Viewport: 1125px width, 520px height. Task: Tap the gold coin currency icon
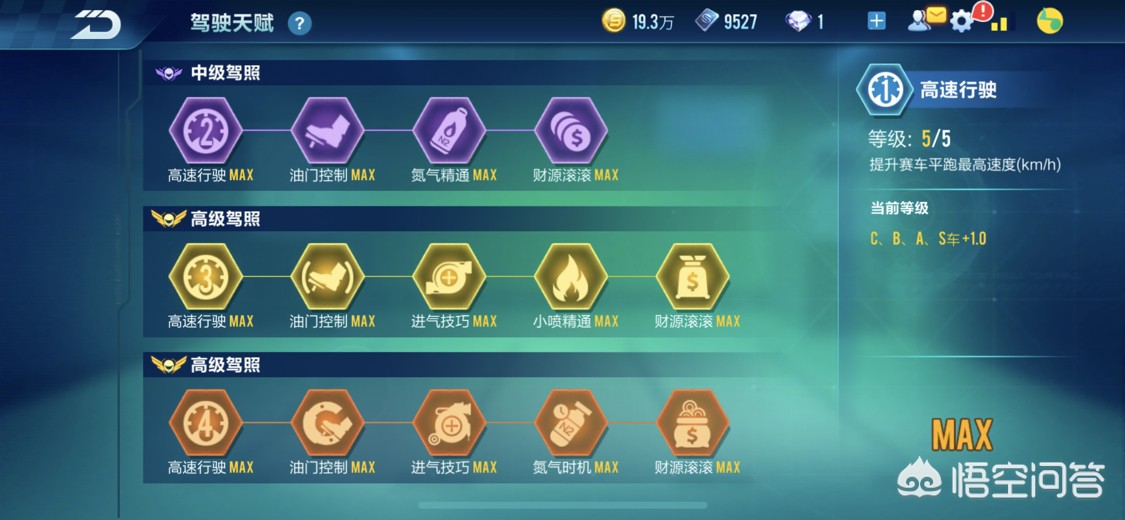point(613,21)
